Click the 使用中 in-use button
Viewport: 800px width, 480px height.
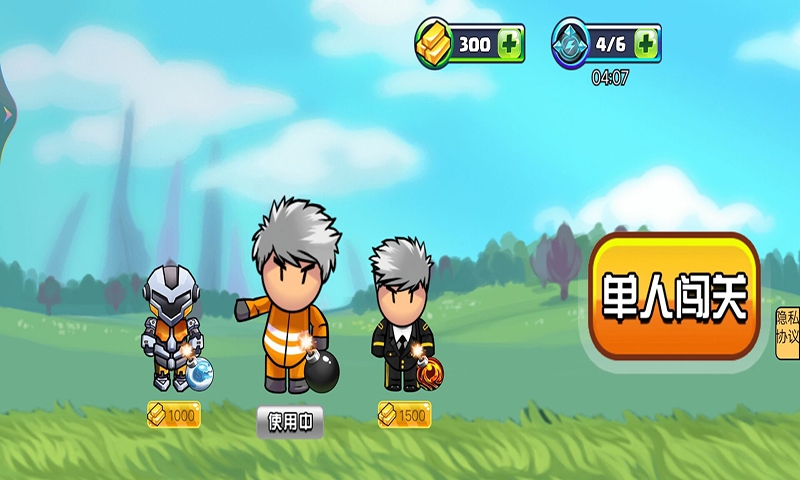click(290, 422)
